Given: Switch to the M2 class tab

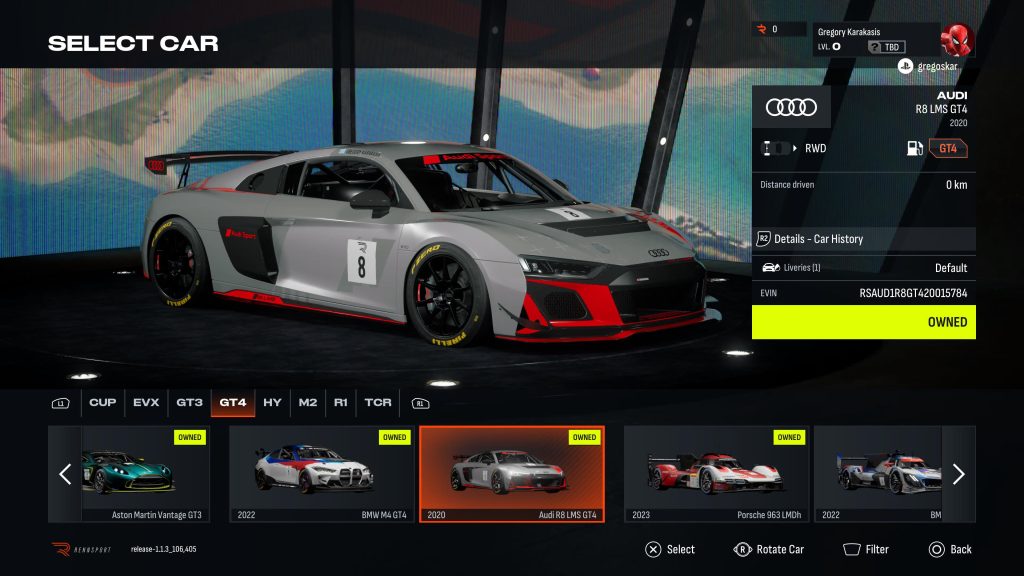Looking at the screenshot, I should tap(308, 403).
